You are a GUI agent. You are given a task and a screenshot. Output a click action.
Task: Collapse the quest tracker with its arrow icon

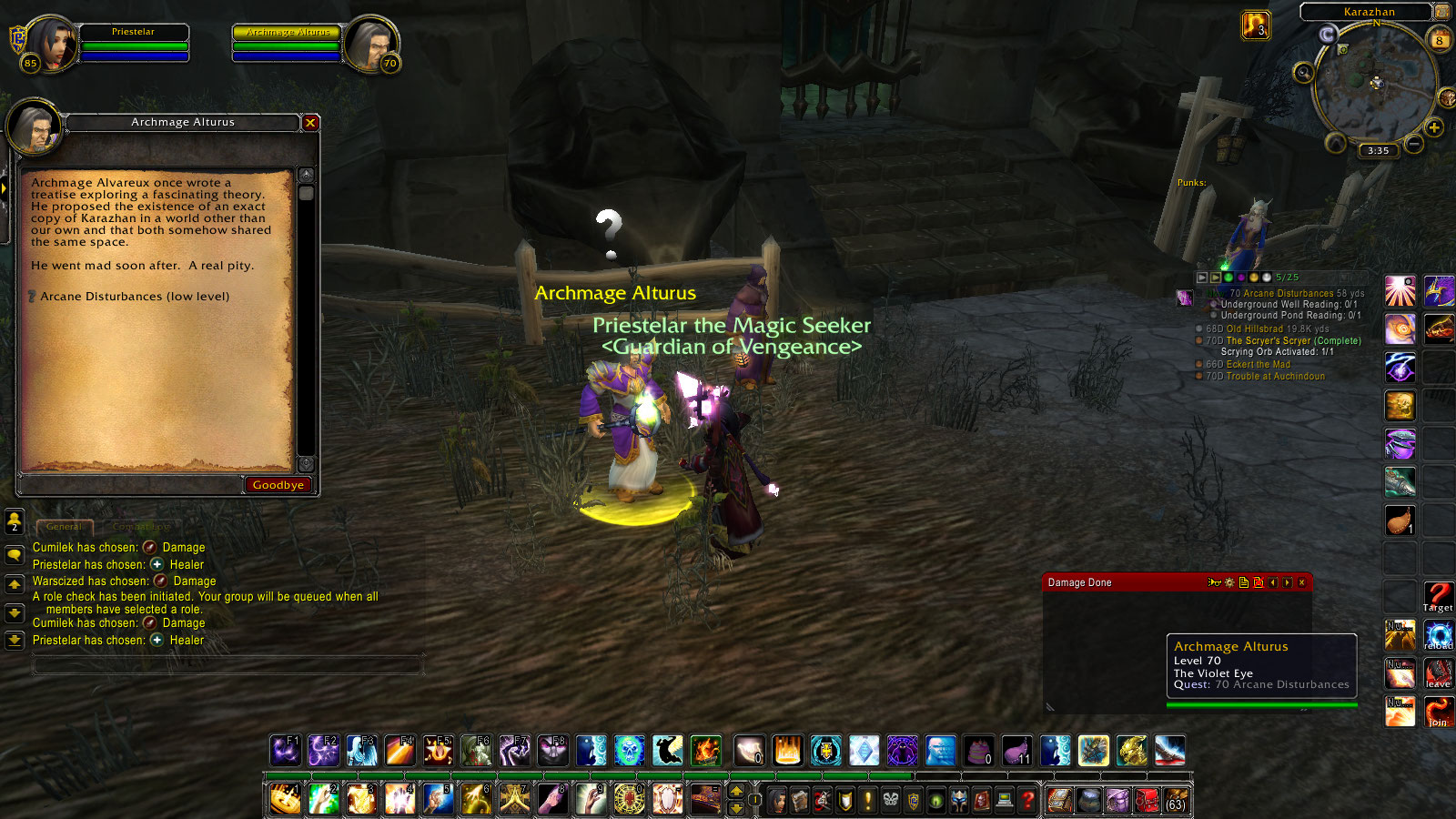click(x=1202, y=276)
